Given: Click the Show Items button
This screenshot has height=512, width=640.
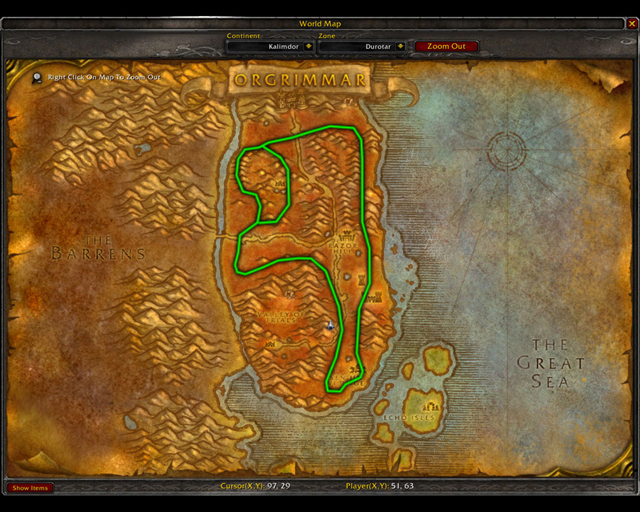Looking at the screenshot, I should pos(30,488).
